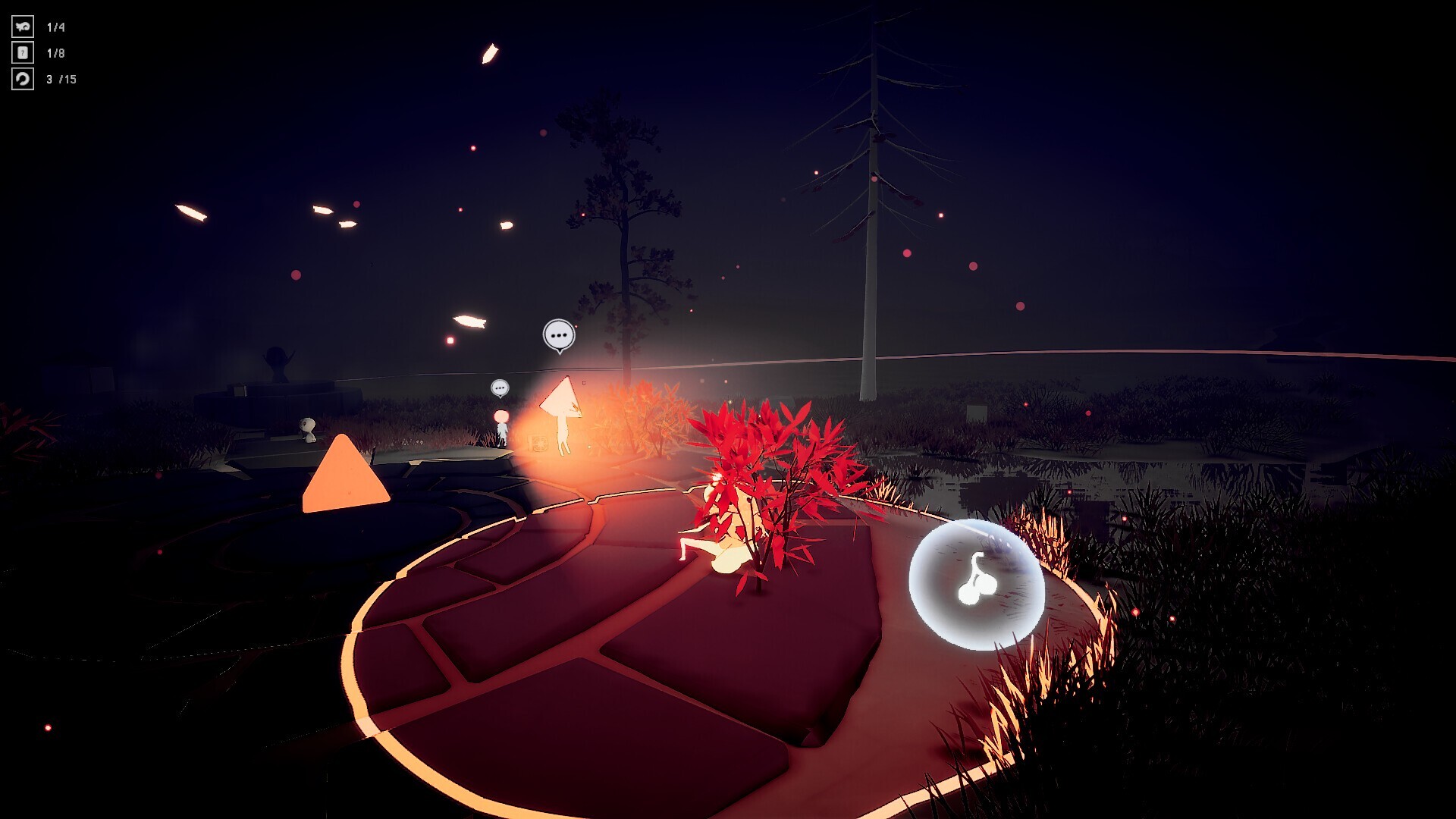Click the square rune box beside the cone NPC
This screenshot has height=819, width=1456.
(538, 442)
